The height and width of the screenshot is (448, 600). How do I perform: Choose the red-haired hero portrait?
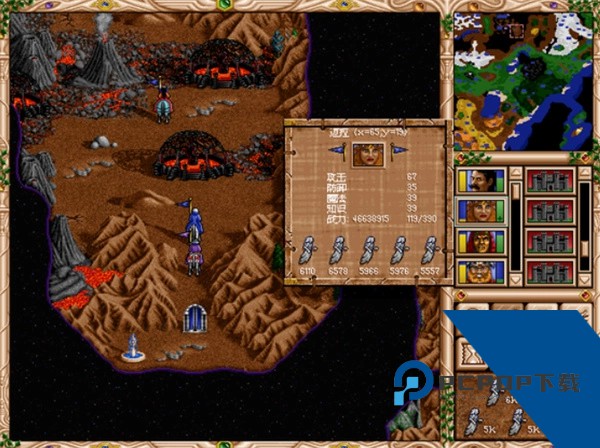478,241
